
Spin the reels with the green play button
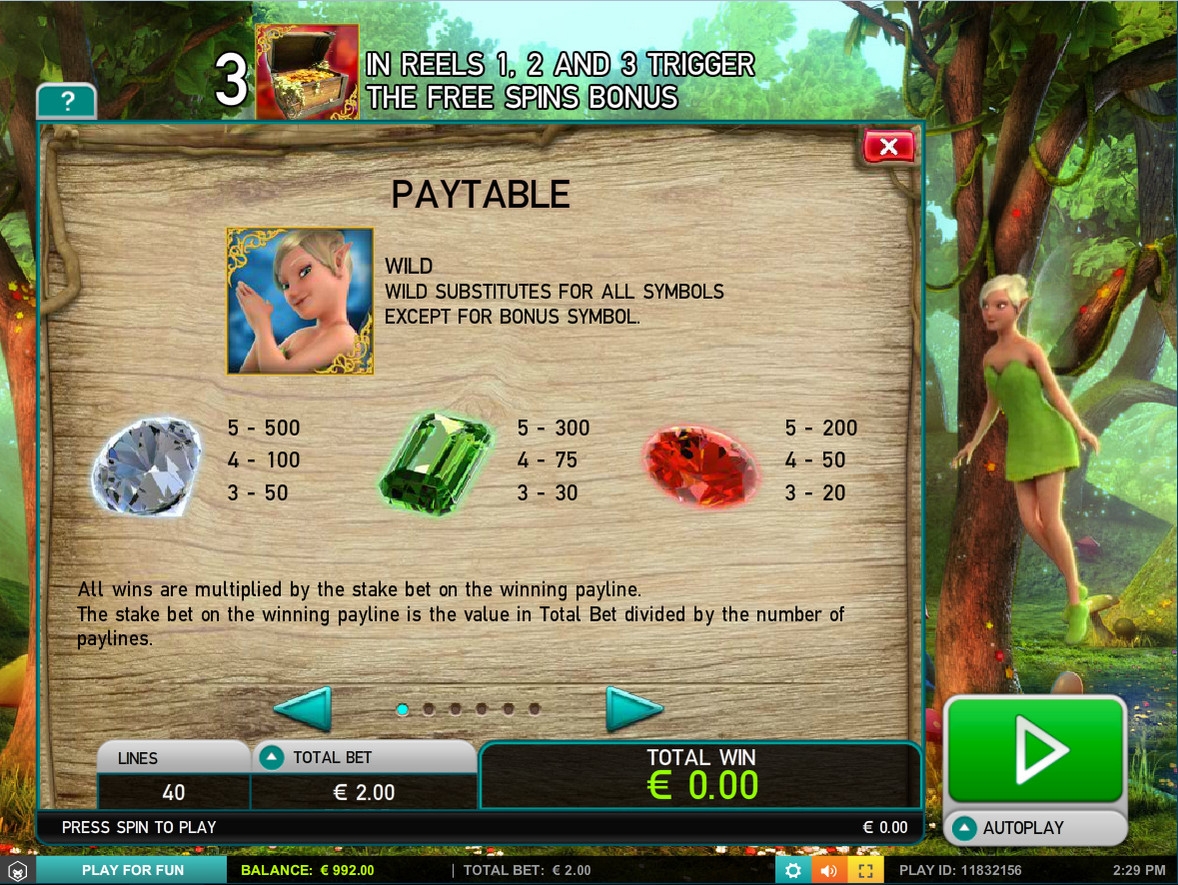1035,749
